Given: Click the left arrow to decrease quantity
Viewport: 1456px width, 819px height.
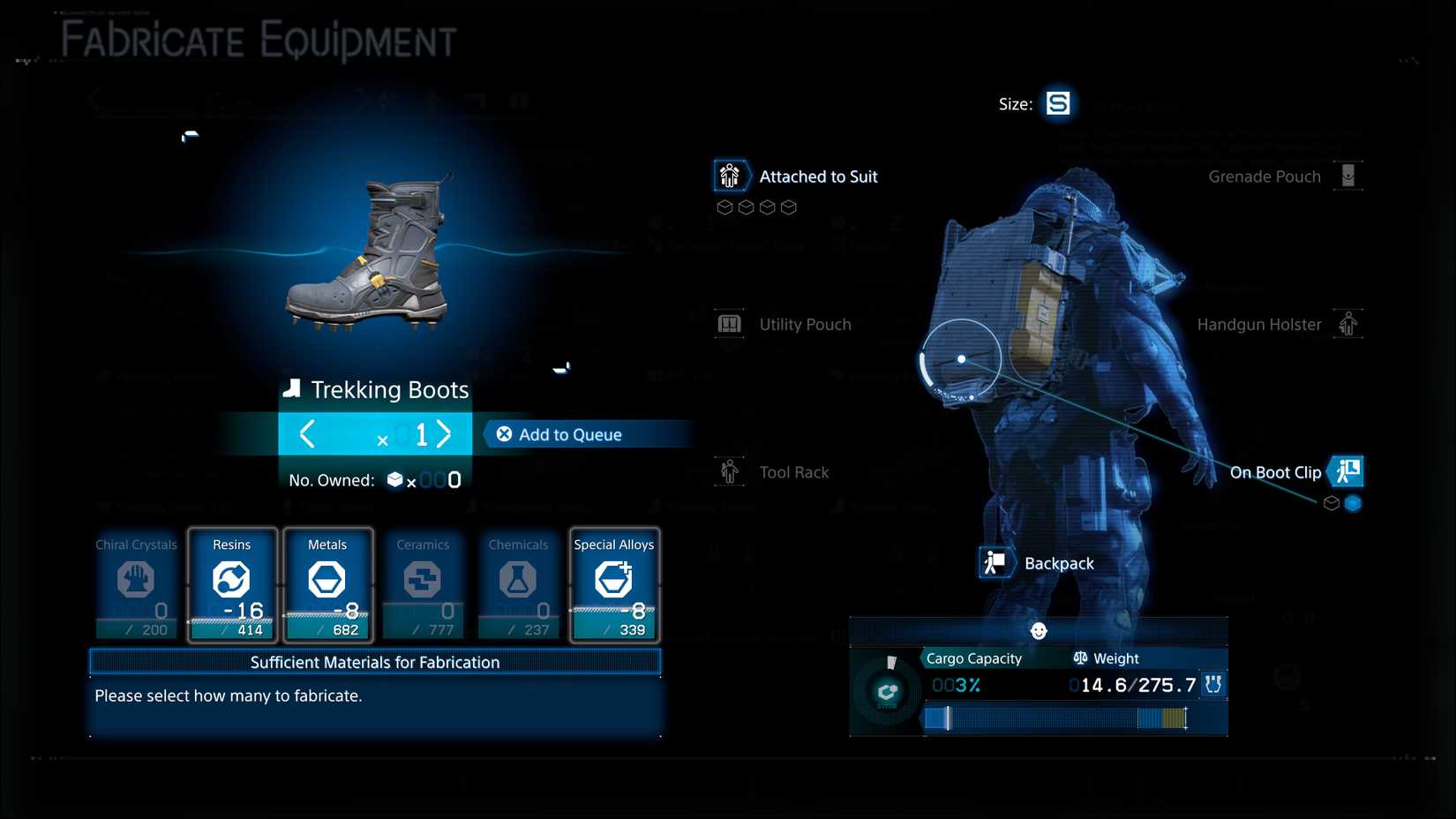Looking at the screenshot, I should click(307, 433).
